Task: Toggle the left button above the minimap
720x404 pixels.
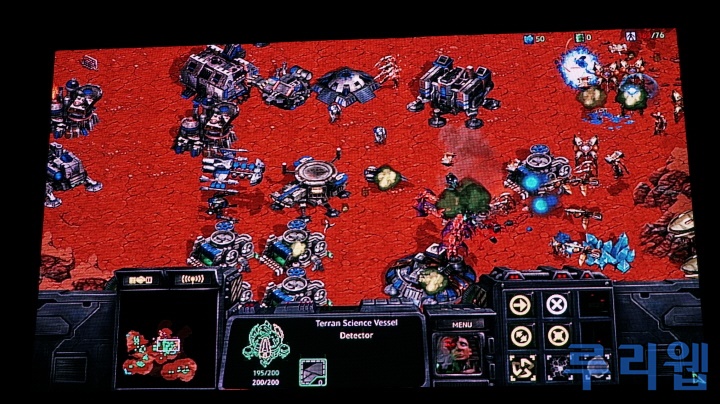Action: point(140,281)
